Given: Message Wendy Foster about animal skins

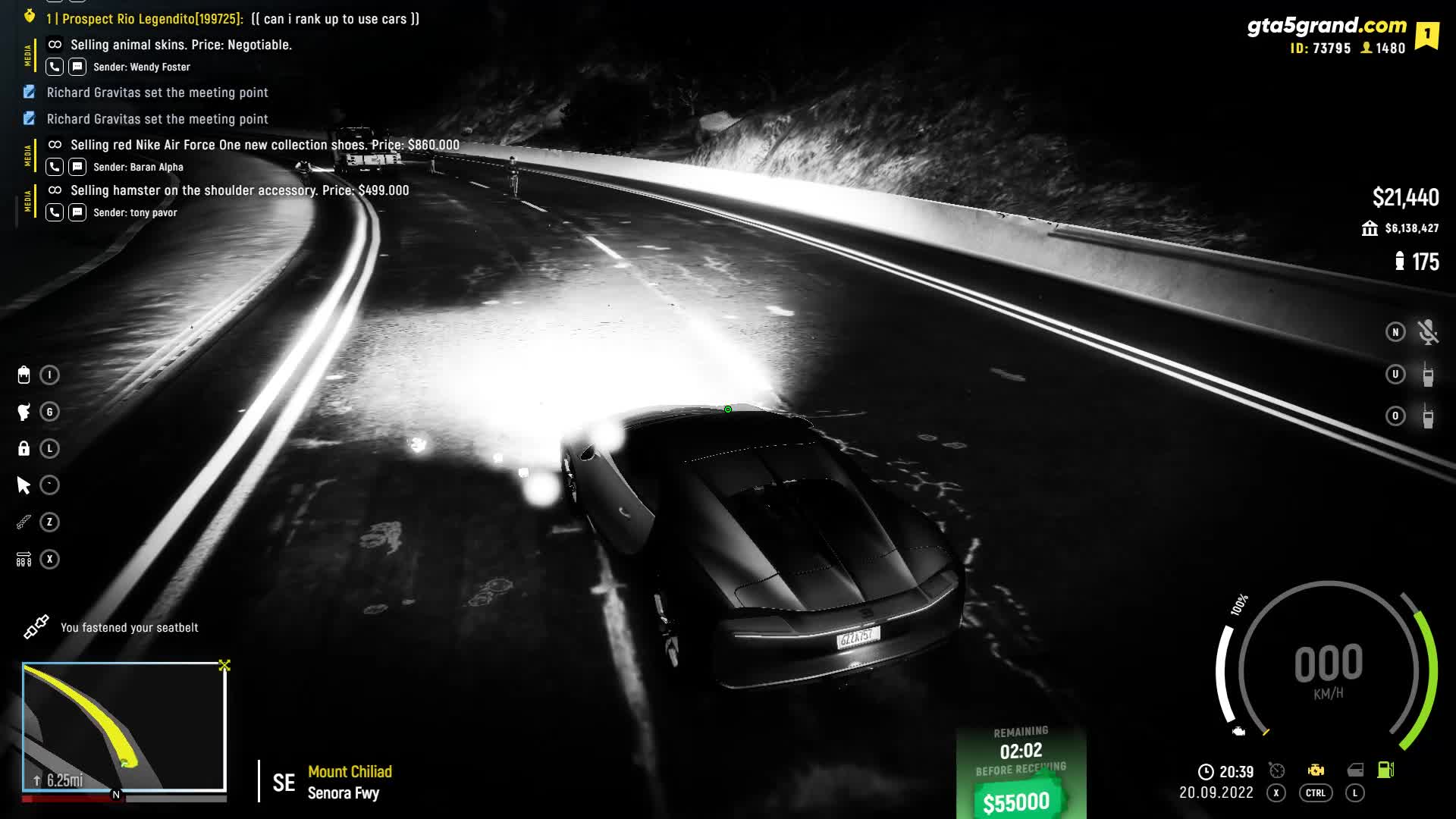Looking at the screenshot, I should pyautogui.click(x=77, y=67).
